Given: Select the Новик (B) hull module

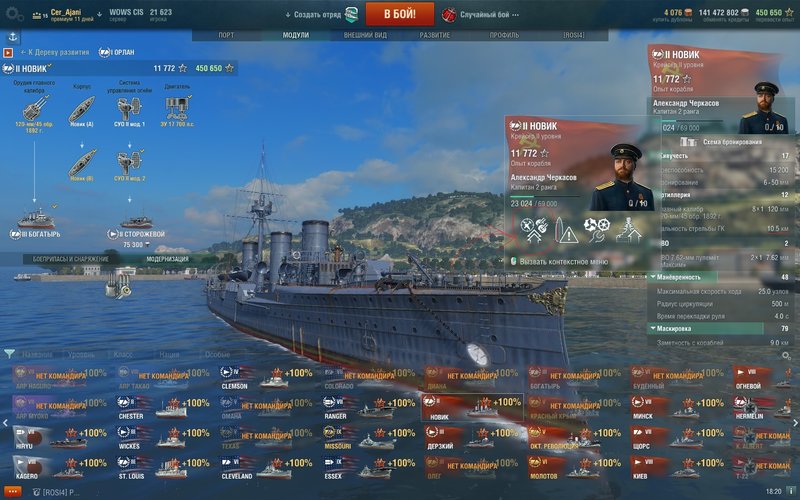Looking at the screenshot, I should point(82,162).
